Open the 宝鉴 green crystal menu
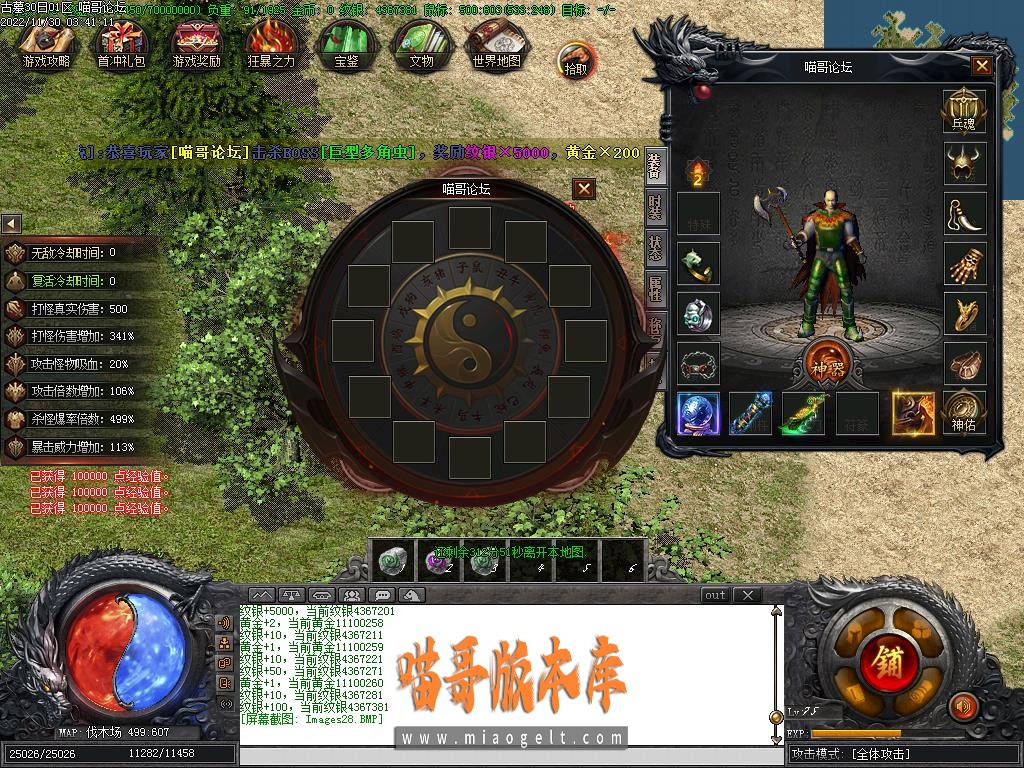 [x=346, y=45]
